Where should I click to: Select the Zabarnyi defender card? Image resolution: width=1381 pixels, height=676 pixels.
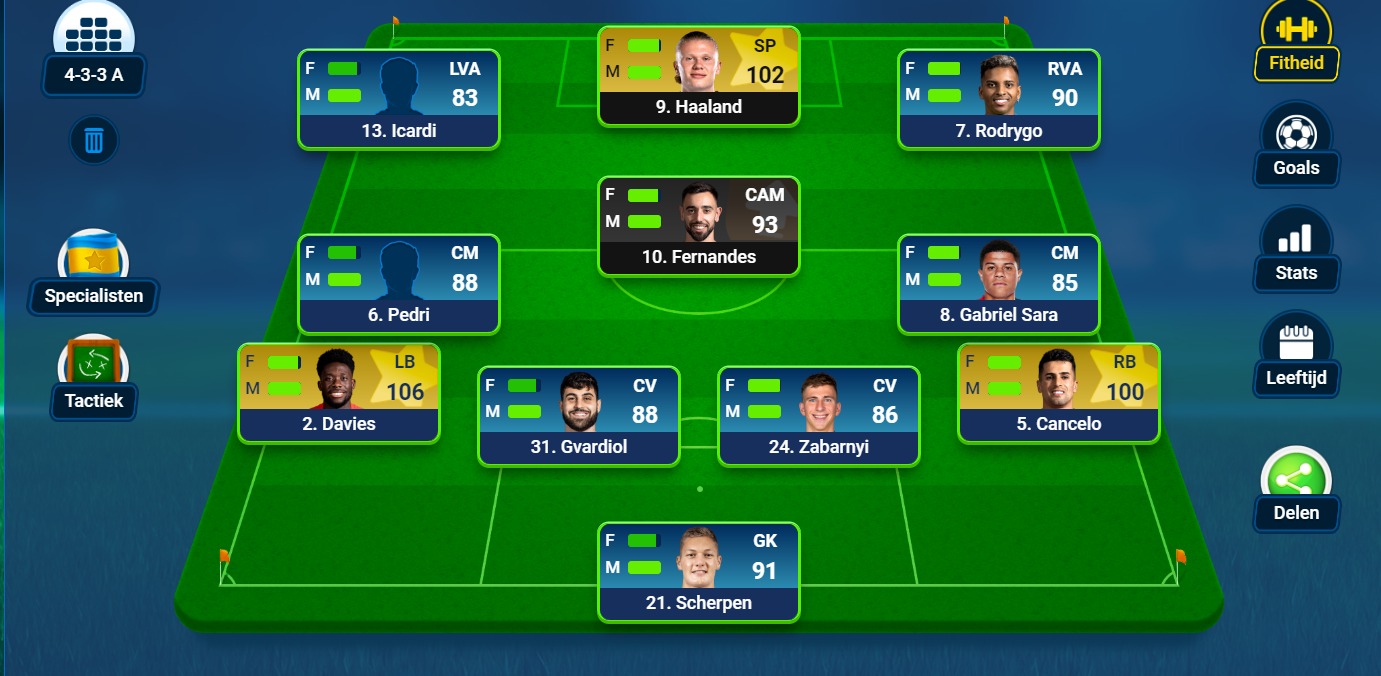818,416
